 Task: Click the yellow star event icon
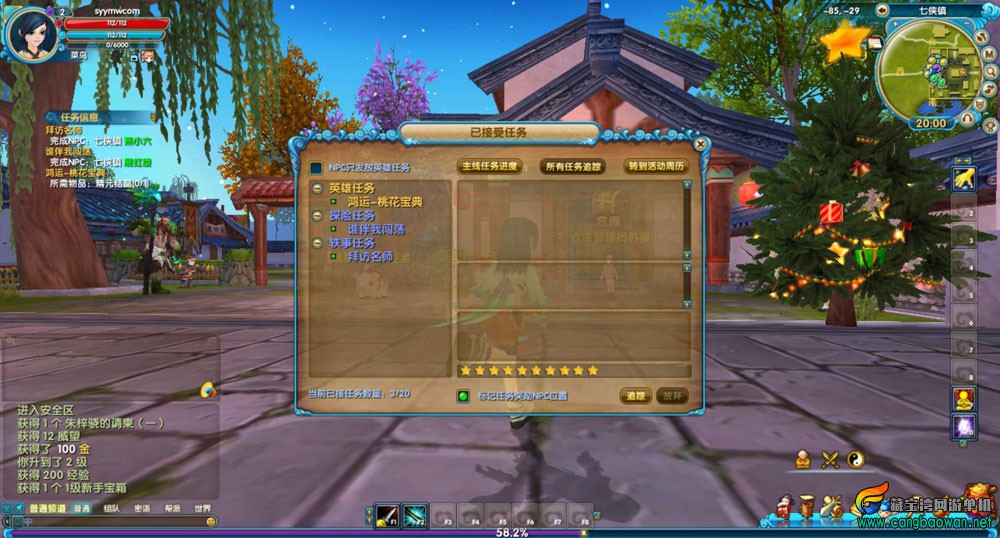844,42
